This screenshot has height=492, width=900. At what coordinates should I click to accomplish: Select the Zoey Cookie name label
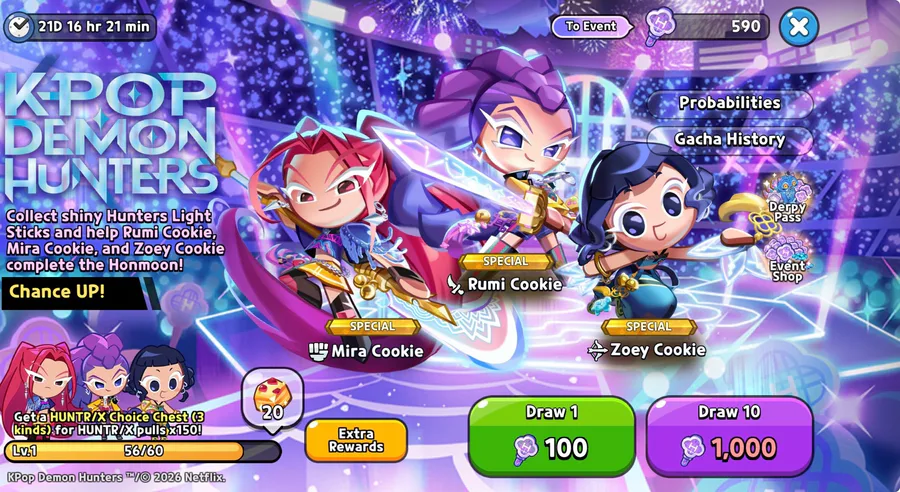[647, 350]
